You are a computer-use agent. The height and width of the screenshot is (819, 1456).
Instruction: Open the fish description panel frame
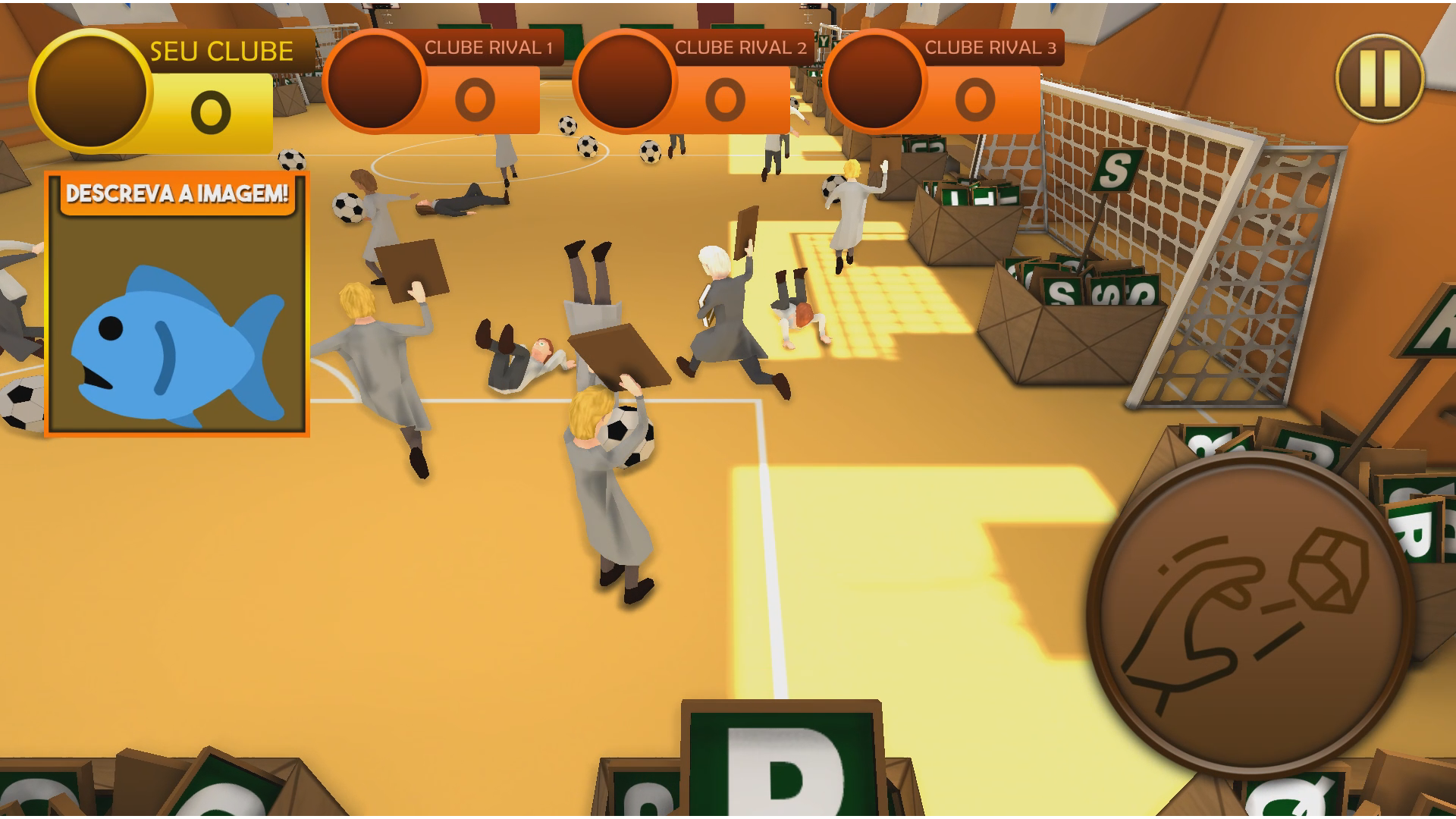tap(178, 303)
